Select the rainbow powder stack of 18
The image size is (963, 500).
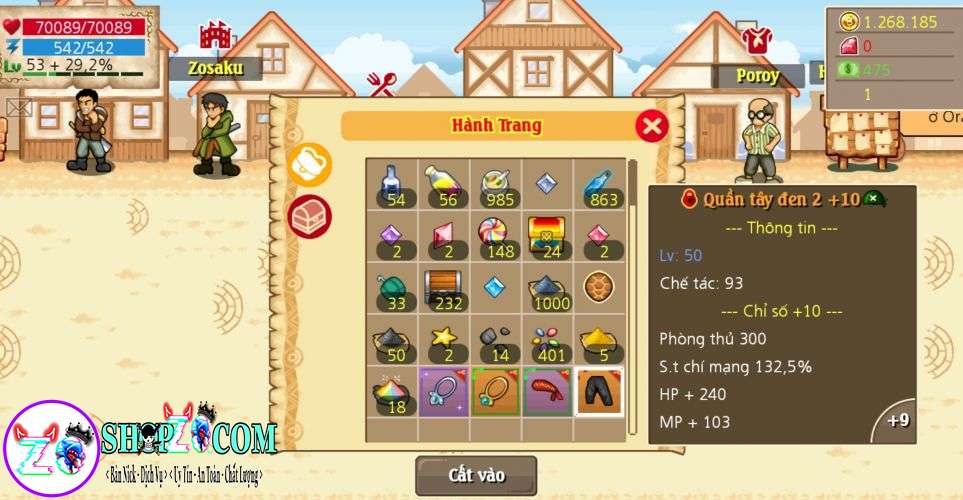click(391, 391)
